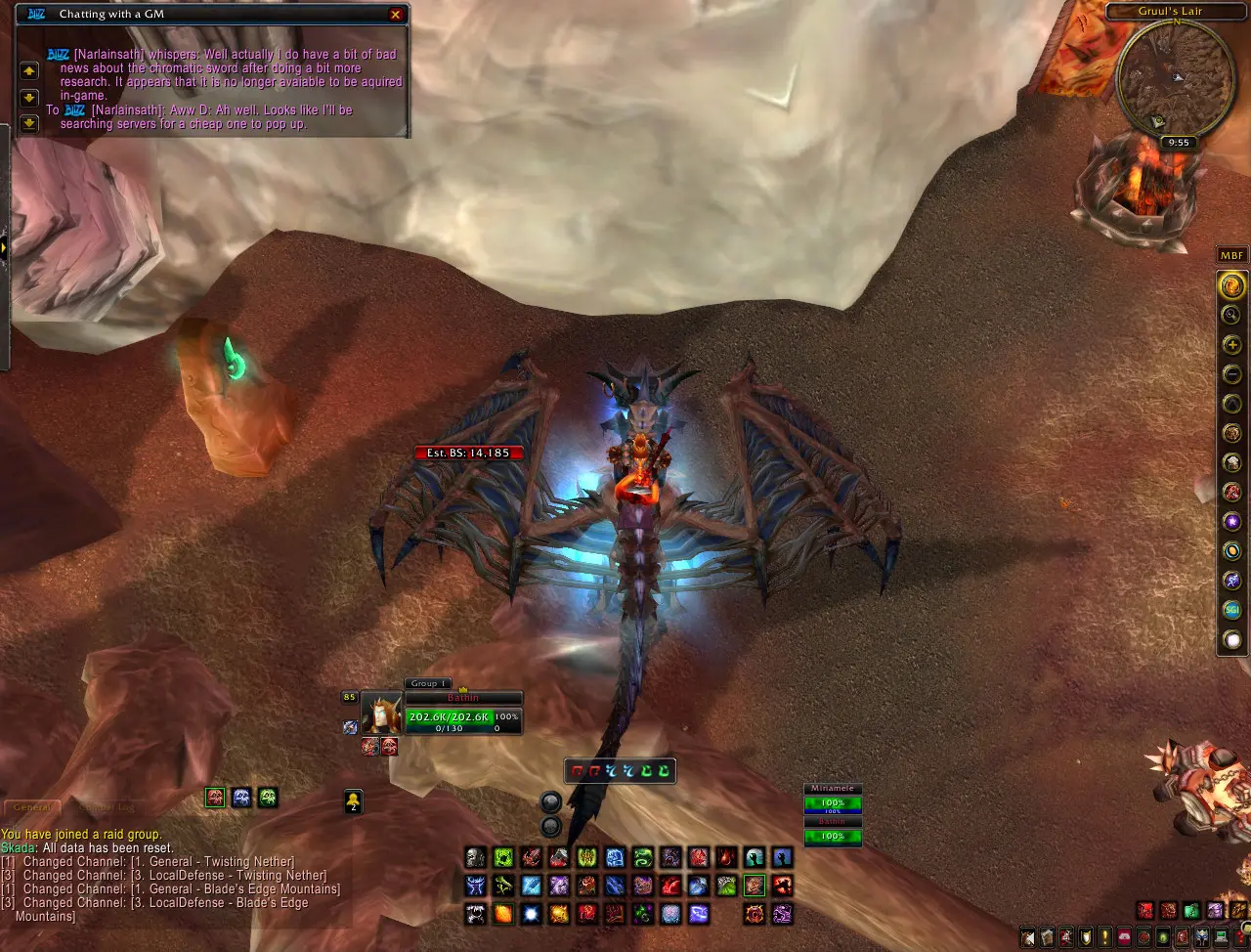Click the orange question mark minimap button
1251x952 pixels.
click(x=1231, y=286)
